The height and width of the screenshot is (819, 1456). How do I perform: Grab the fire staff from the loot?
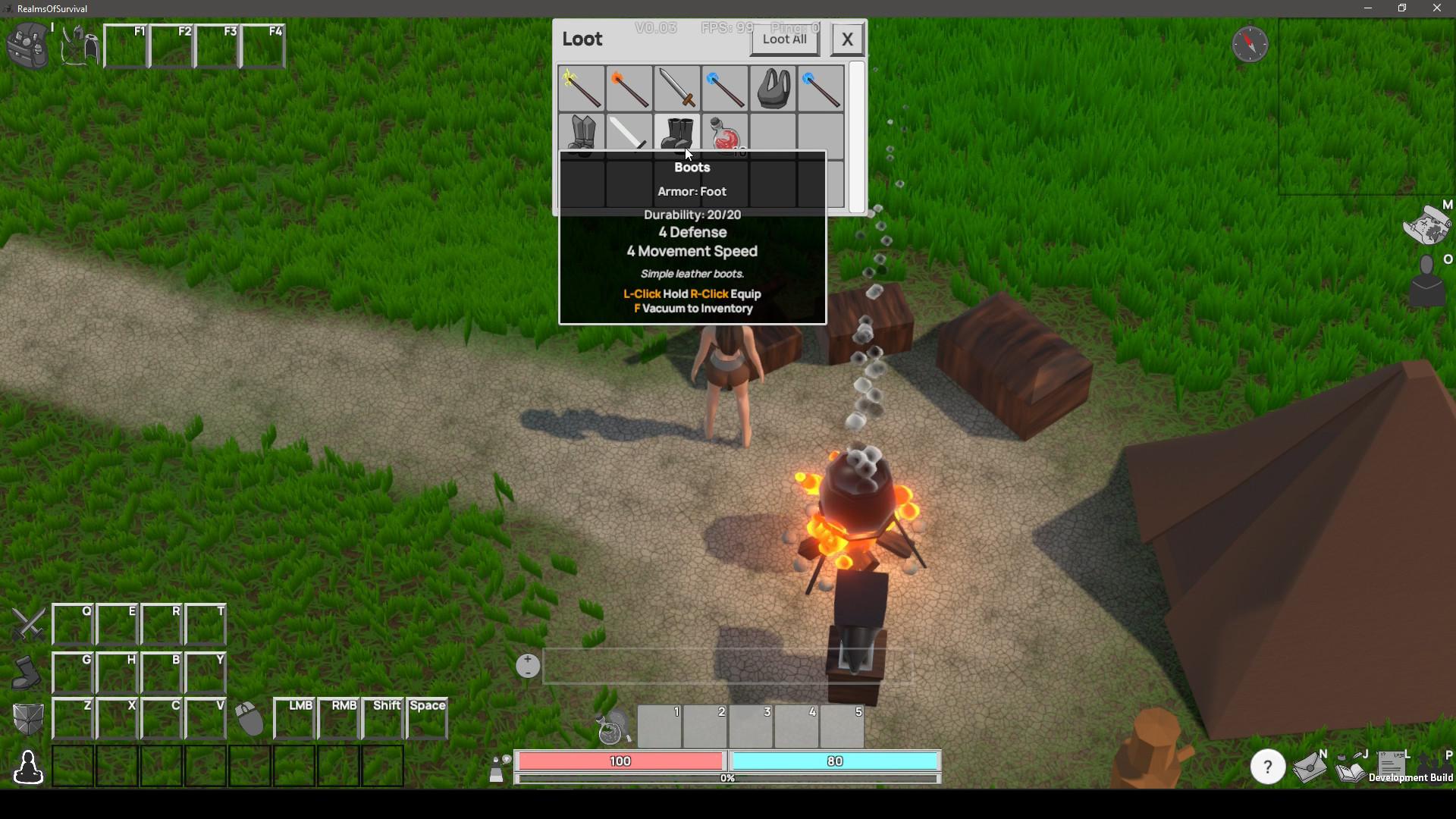628,89
